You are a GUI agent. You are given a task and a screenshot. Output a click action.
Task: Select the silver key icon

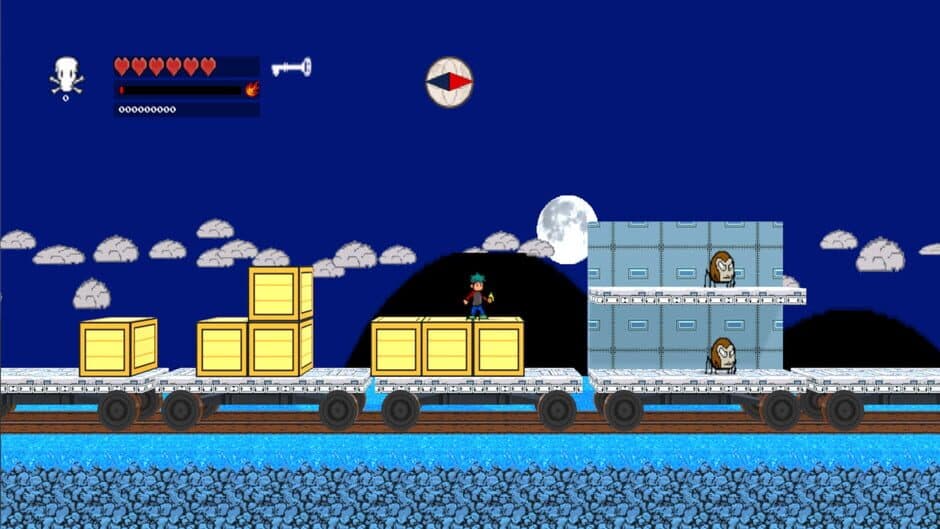[291, 68]
